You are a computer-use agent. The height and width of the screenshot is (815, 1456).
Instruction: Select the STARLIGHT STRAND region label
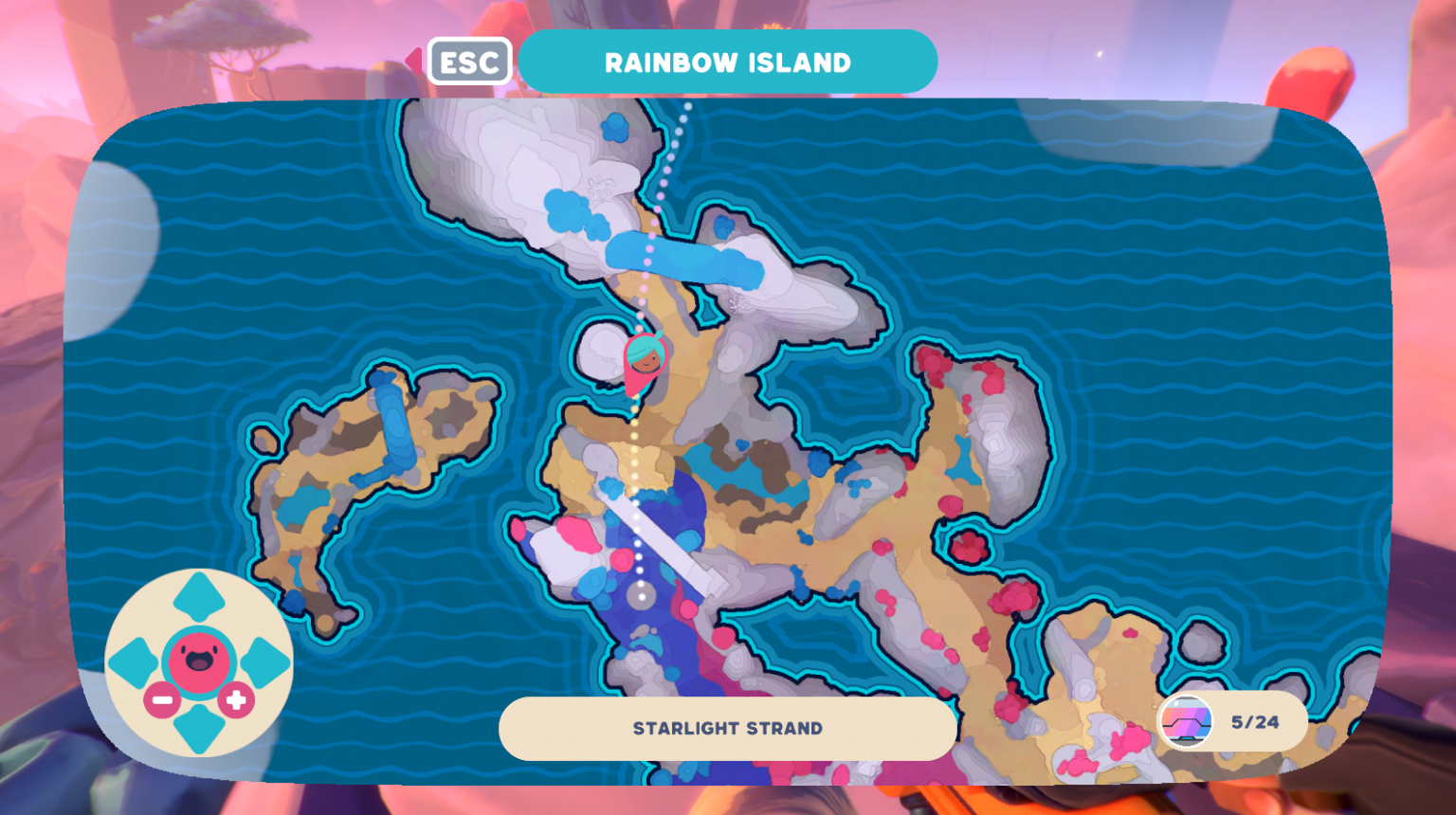point(728,728)
